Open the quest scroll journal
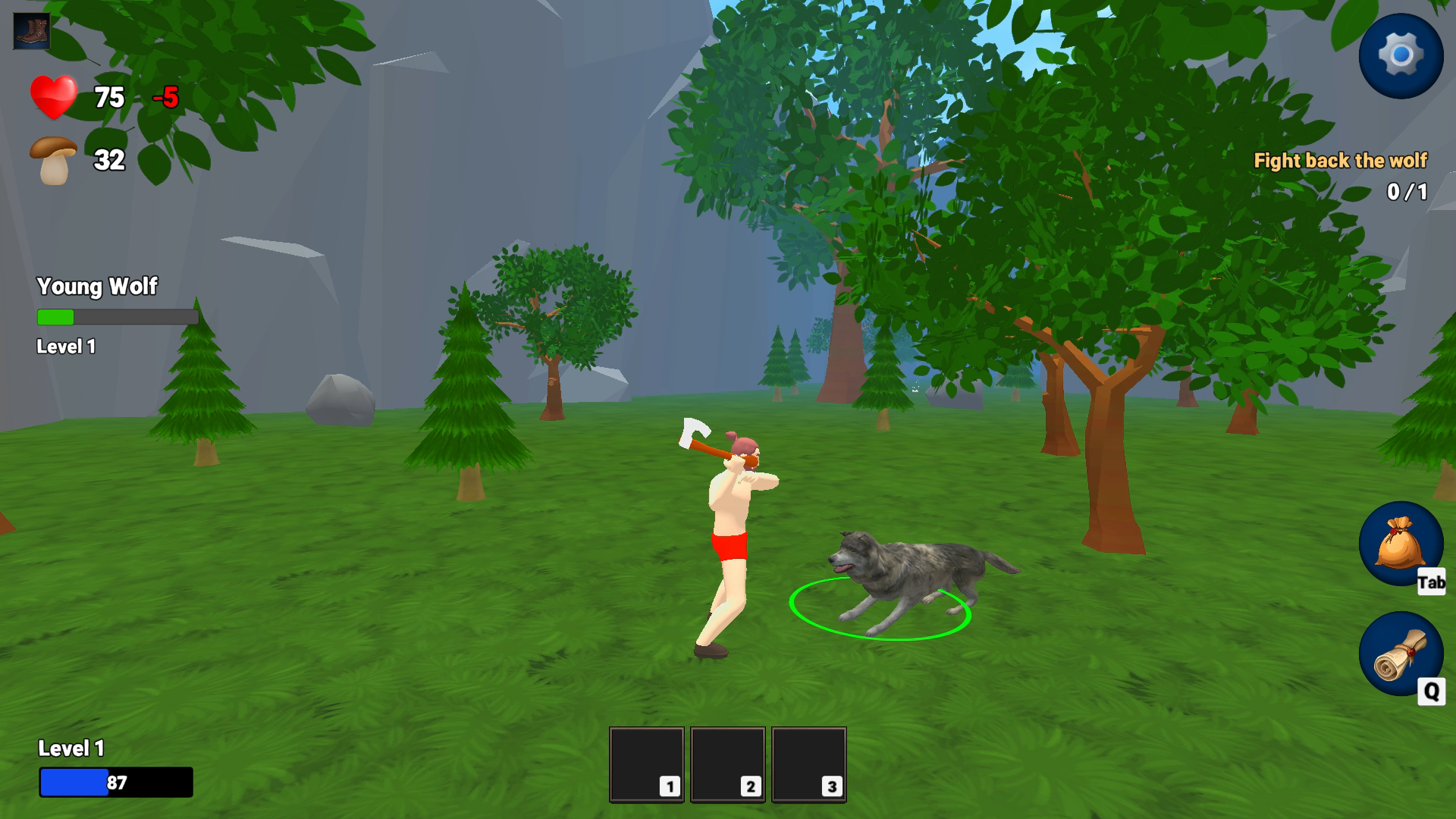 coord(1400,654)
